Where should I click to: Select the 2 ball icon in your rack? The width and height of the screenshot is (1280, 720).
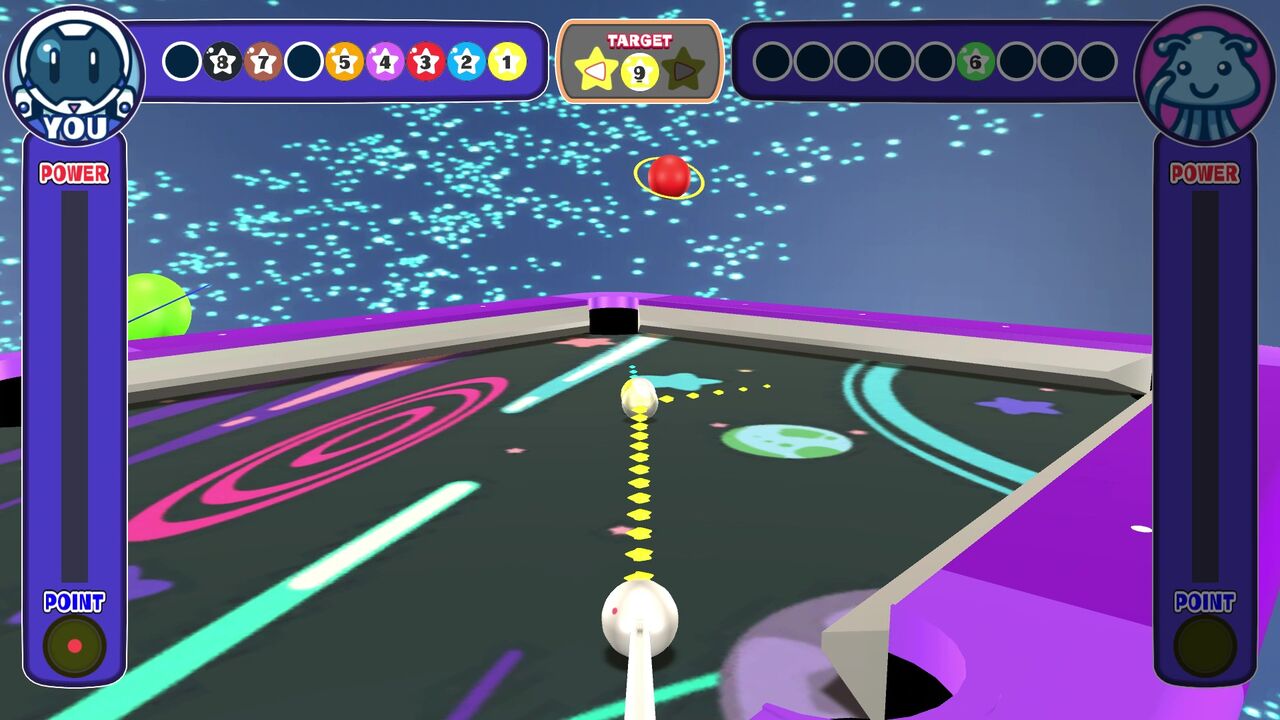coord(465,61)
